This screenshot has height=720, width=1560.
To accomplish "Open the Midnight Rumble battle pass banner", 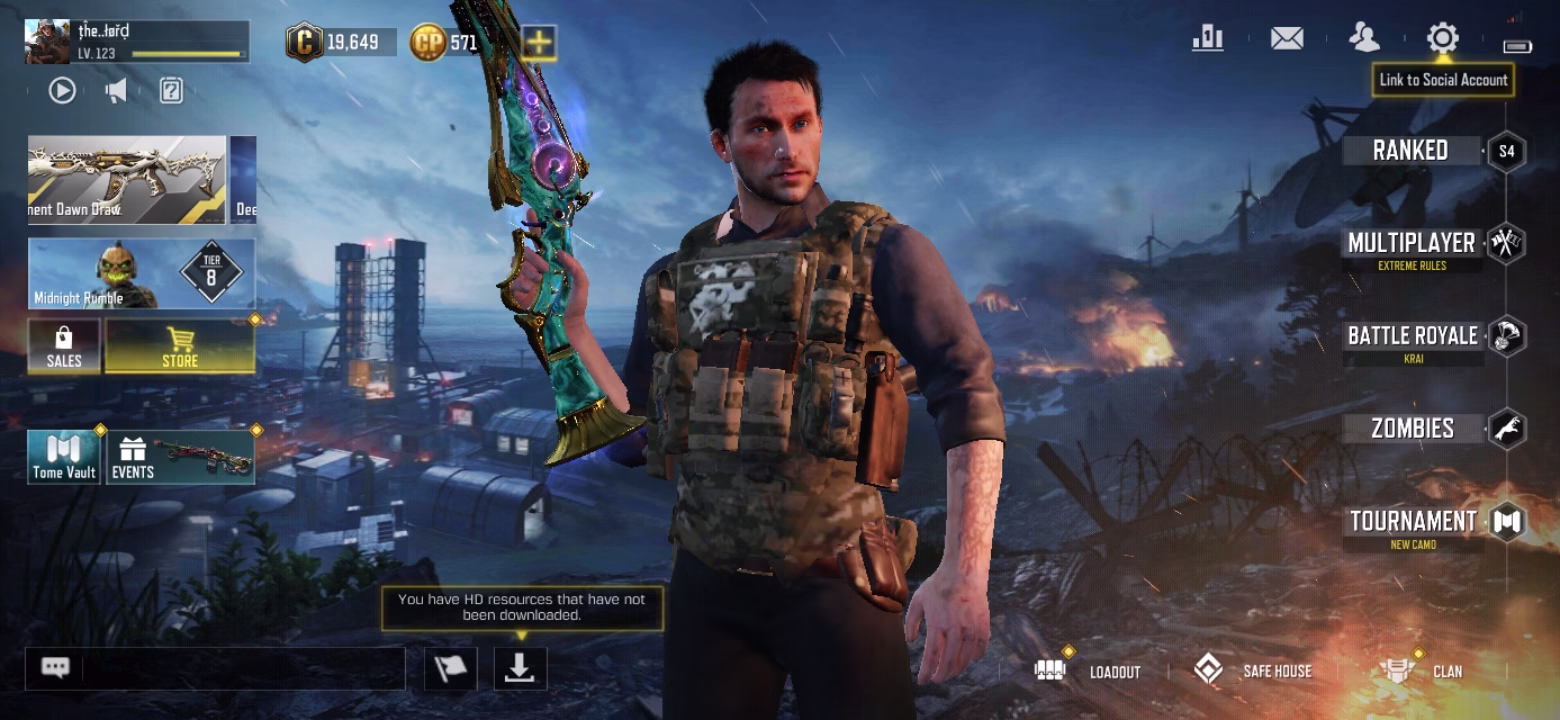I will [141, 273].
